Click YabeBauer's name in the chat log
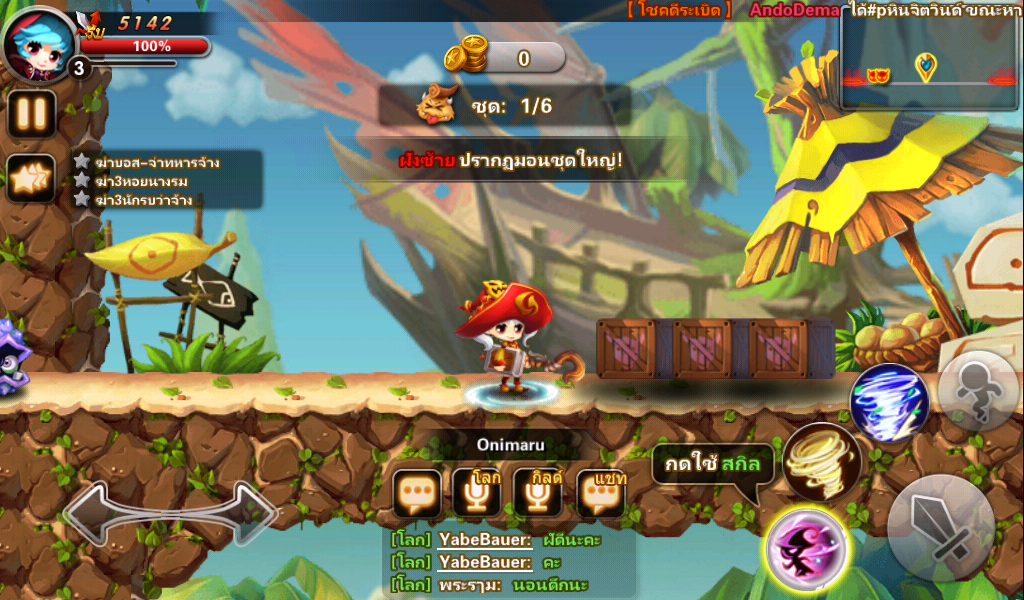Screen dimensions: 1024x600 (x=484, y=539)
